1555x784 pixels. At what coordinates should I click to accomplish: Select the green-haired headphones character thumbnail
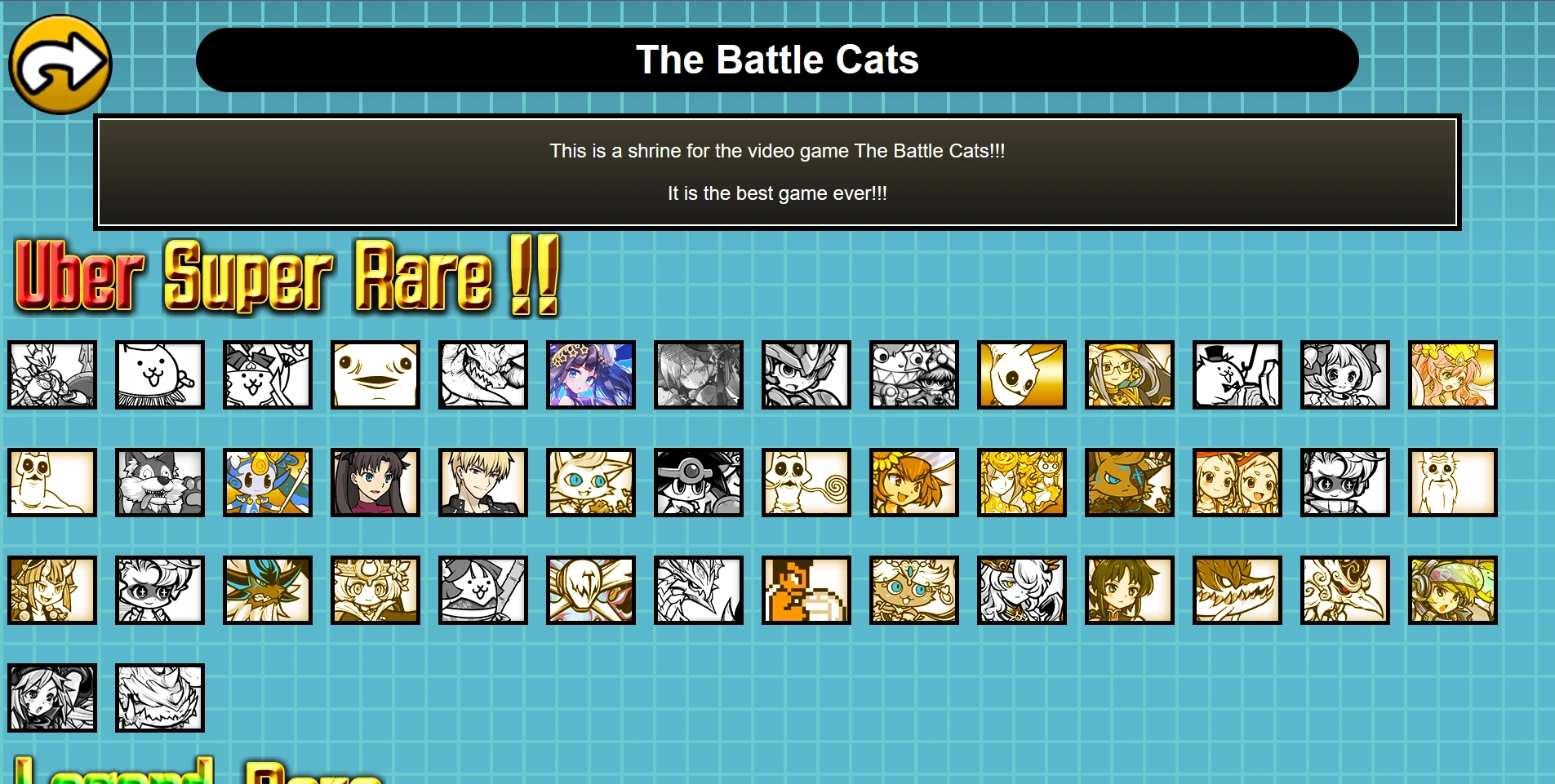(1452, 590)
